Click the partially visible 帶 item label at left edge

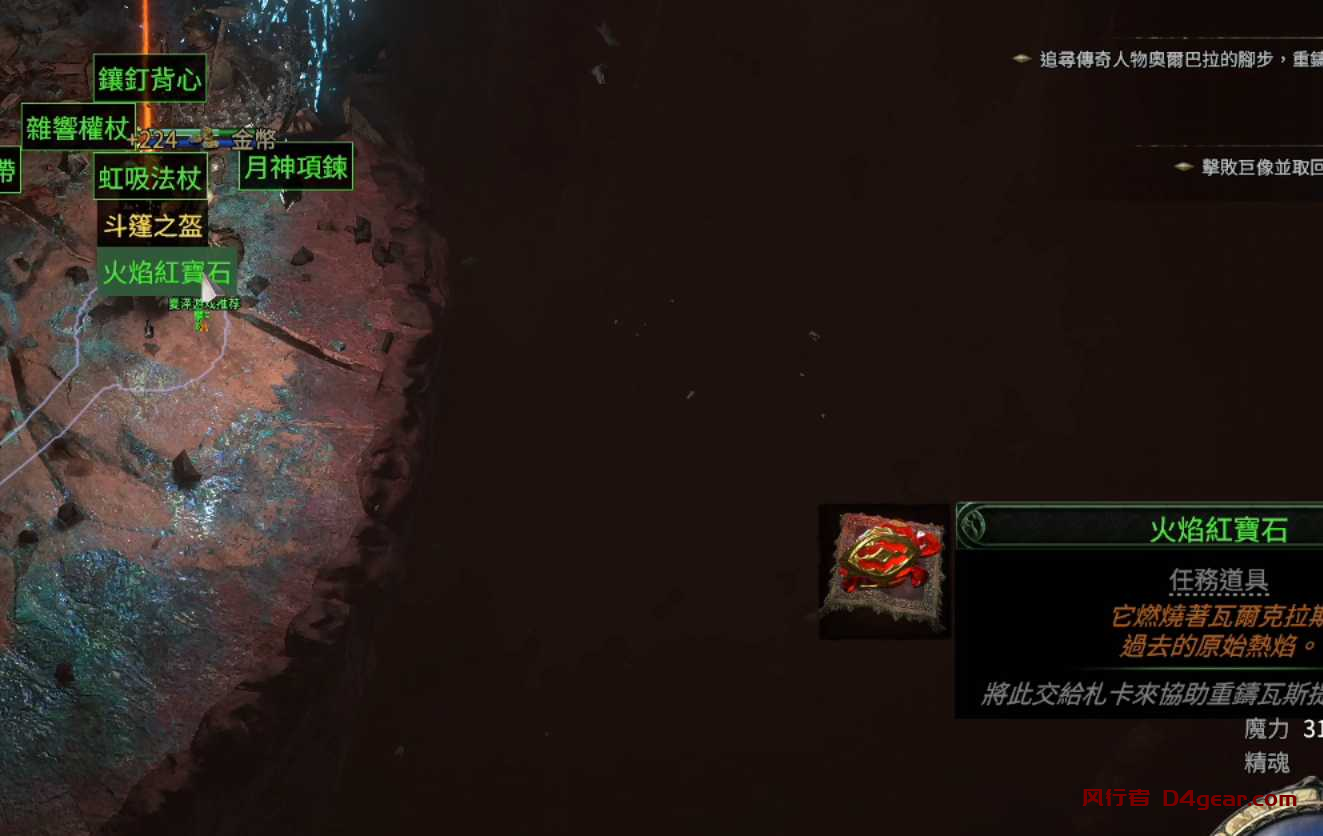point(8,170)
